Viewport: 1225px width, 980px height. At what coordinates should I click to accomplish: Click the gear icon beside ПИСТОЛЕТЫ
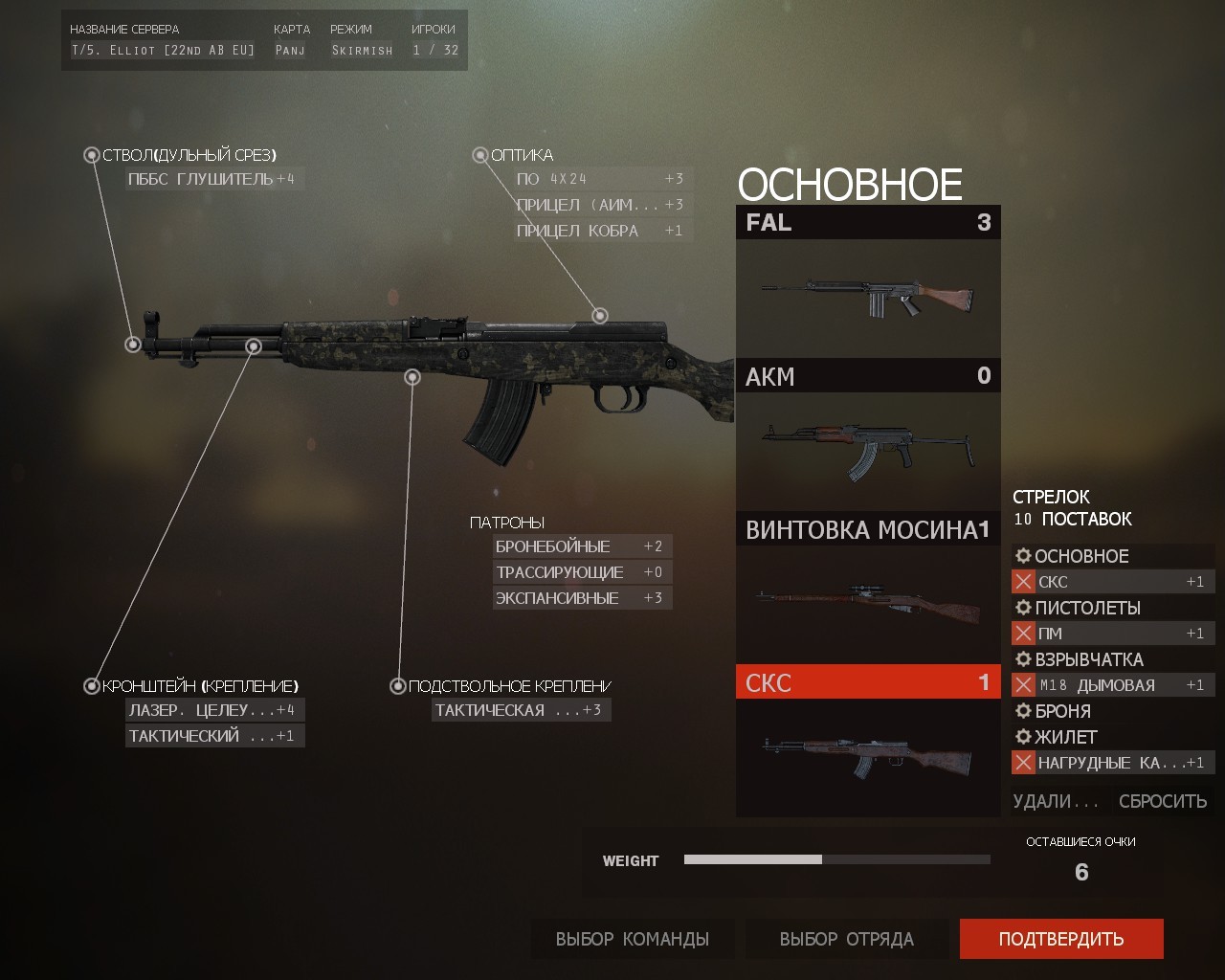coord(1022,608)
